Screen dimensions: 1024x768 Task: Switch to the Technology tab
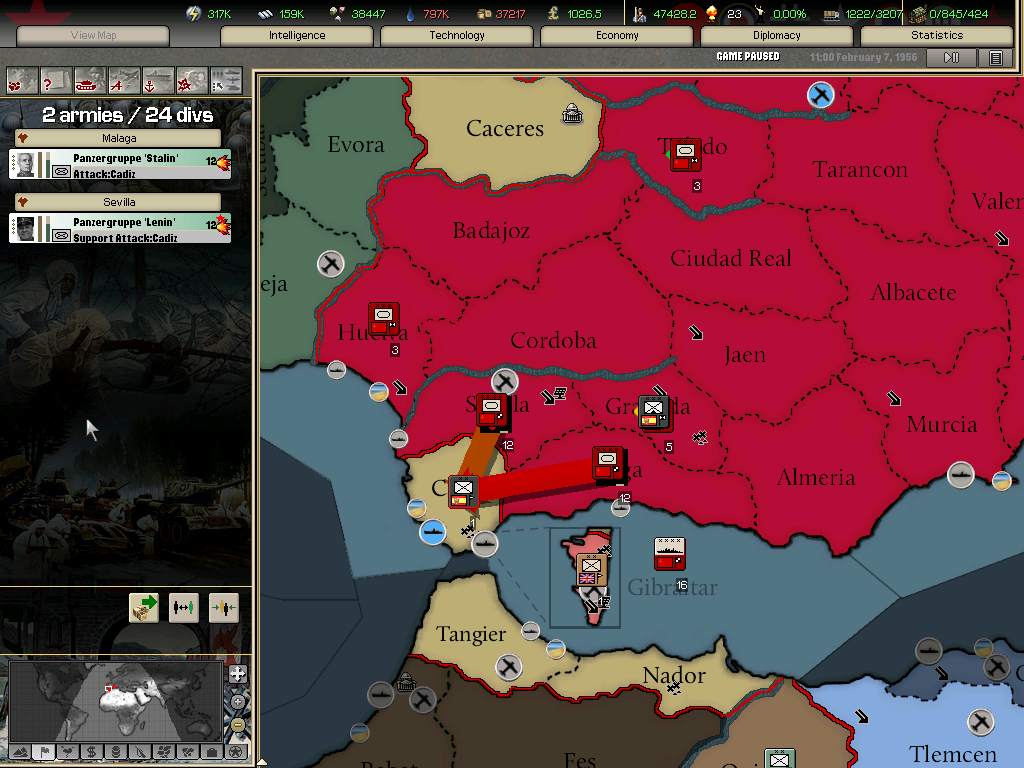[x=457, y=35]
